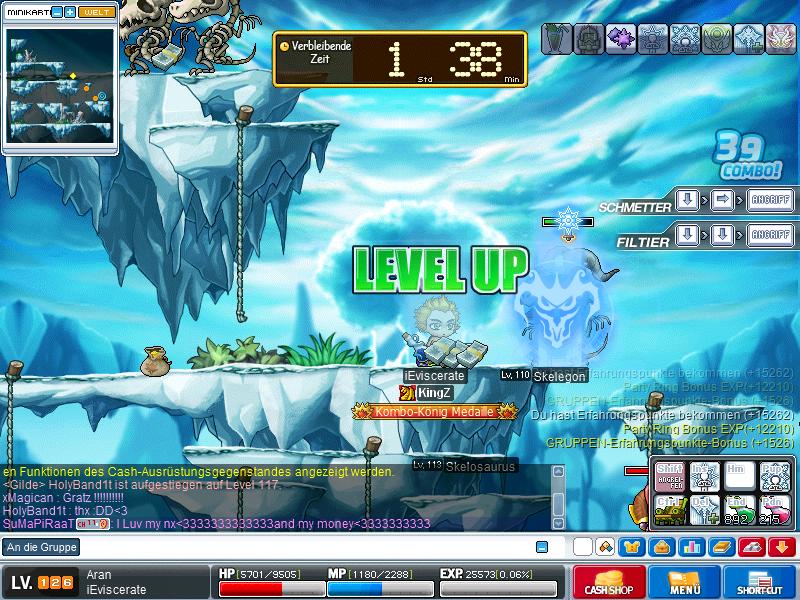800x600 pixels.
Task: Click the purple spiked orb buff icon
Action: [x=621, y=38]
